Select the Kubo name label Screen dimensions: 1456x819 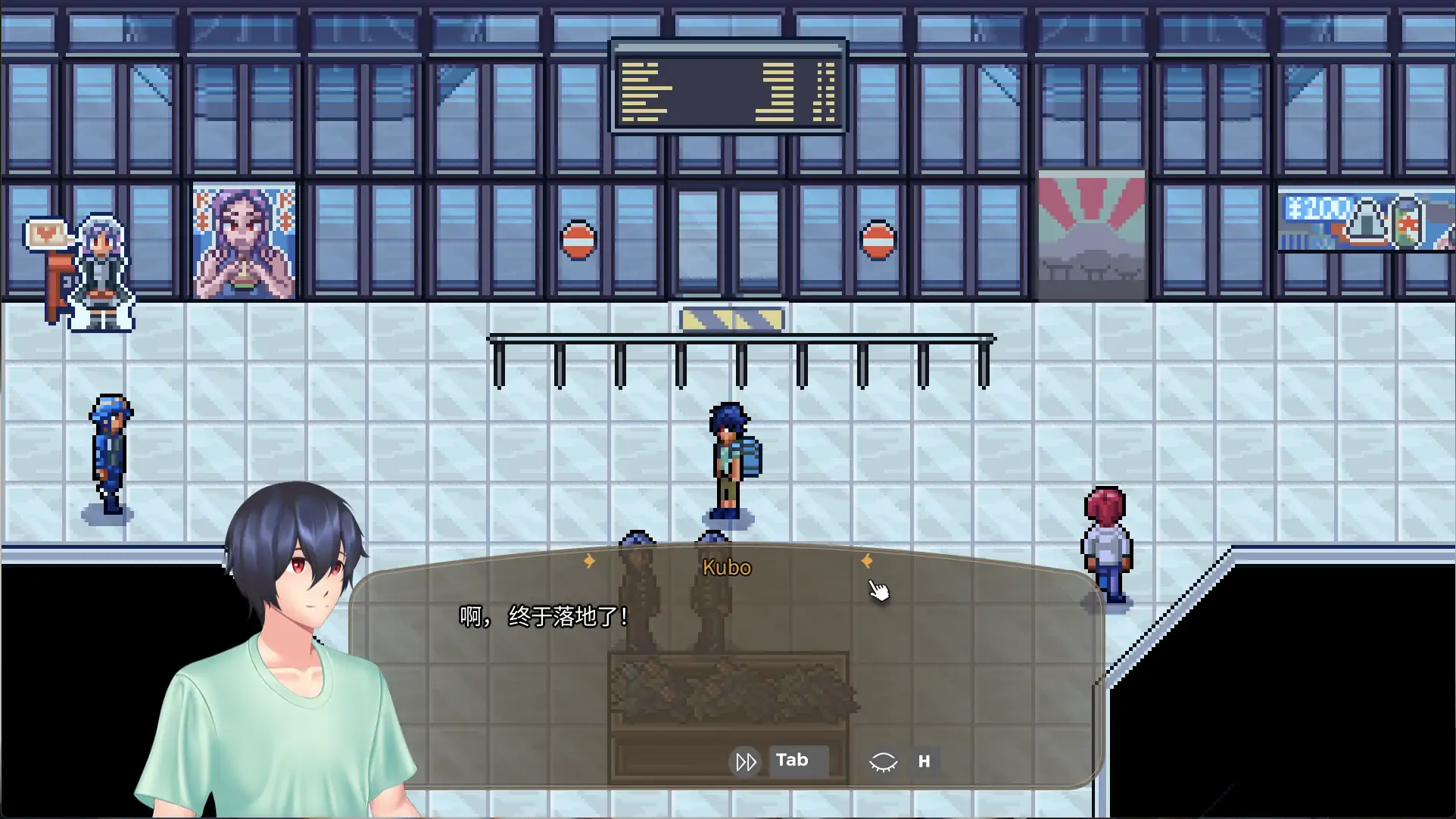coord(726,567)
